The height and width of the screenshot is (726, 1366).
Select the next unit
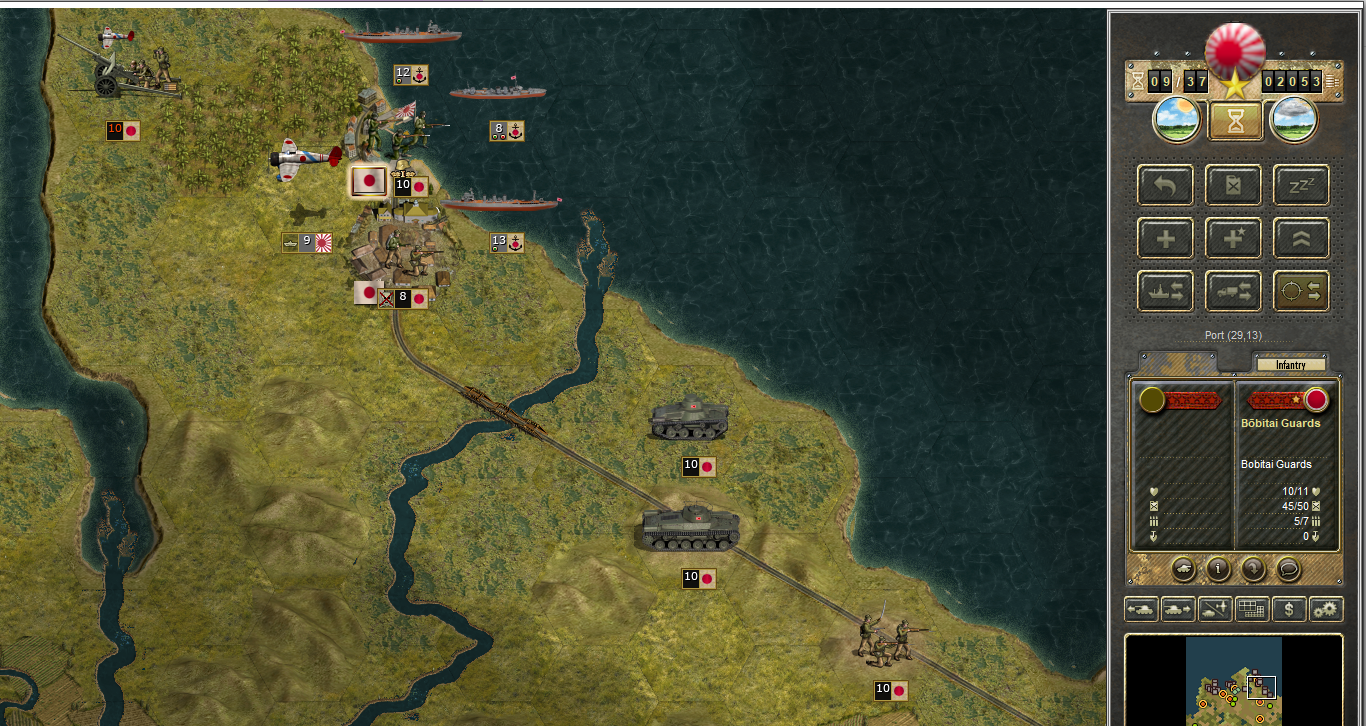click(x=1177, y=608)
